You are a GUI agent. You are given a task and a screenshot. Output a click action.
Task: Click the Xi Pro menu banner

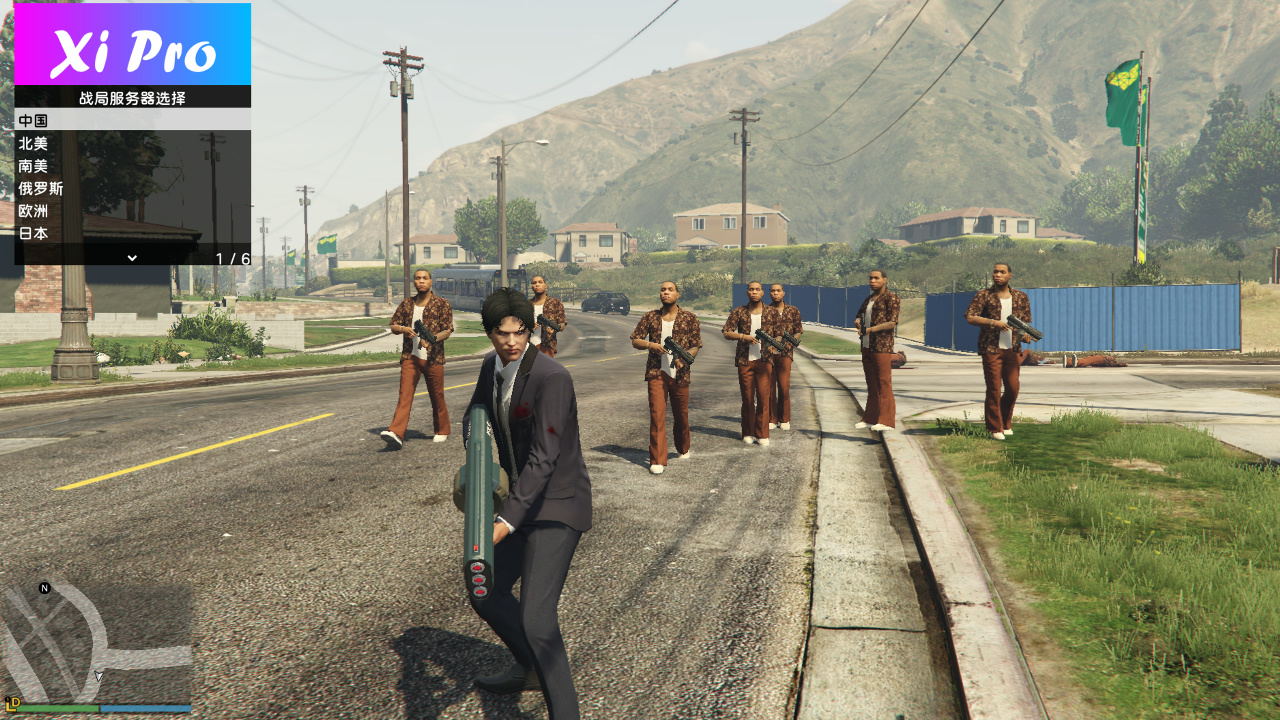point(132,45)
